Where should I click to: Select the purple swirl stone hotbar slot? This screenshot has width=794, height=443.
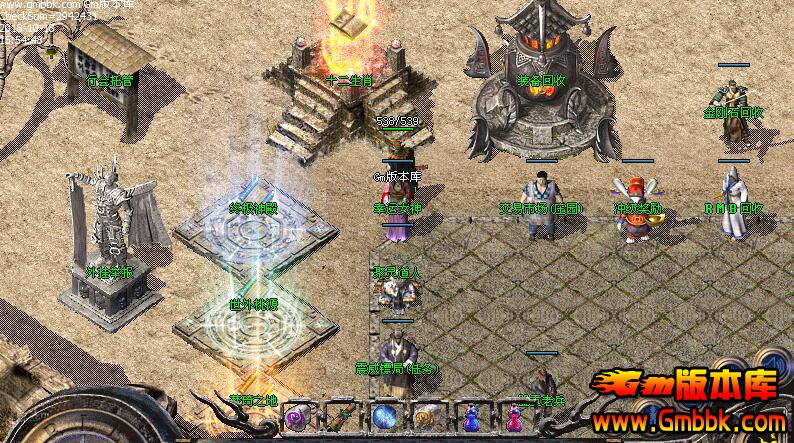coord(296,417)
